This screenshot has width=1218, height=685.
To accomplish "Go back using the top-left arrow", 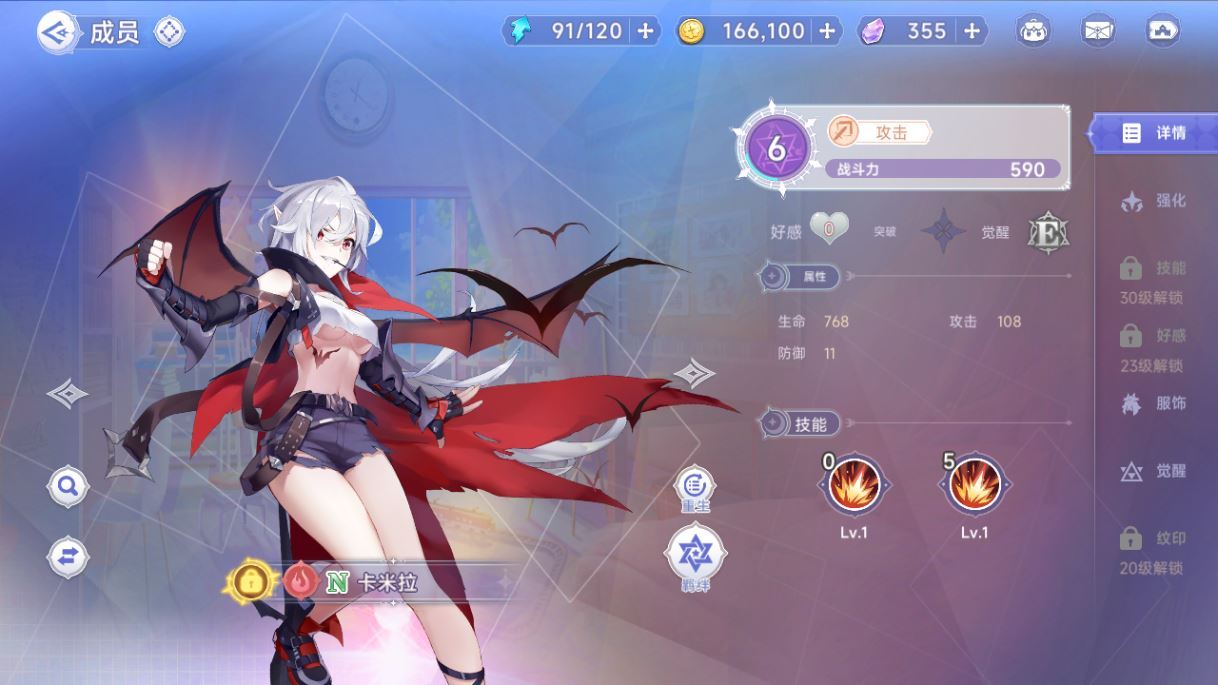I will [57, 32].
